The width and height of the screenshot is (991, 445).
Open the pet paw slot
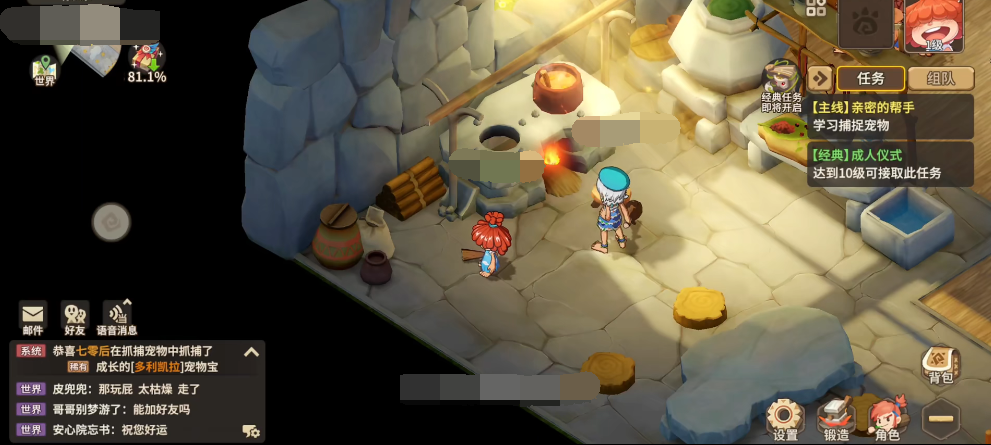point(866,24)
